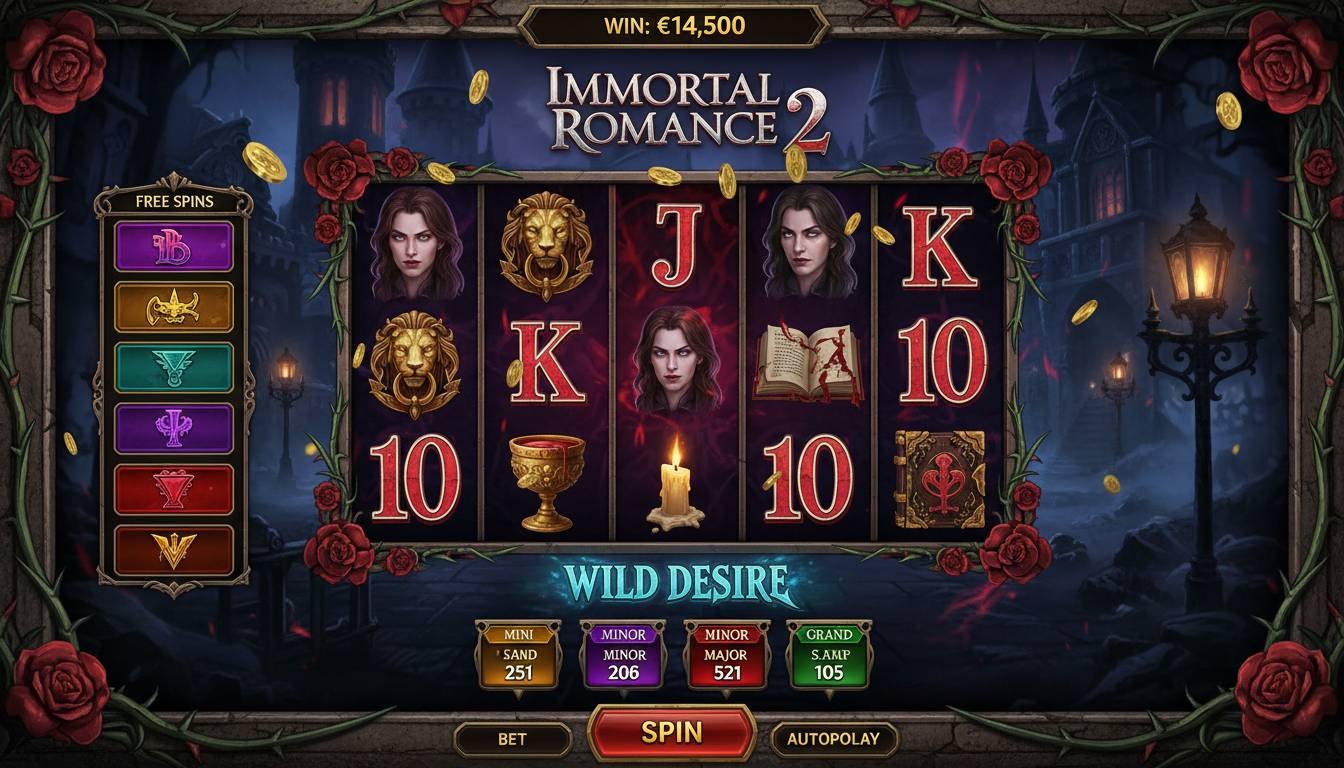Choose the bright red free spins option
The image size is (1344, 768).
[174, 489]
